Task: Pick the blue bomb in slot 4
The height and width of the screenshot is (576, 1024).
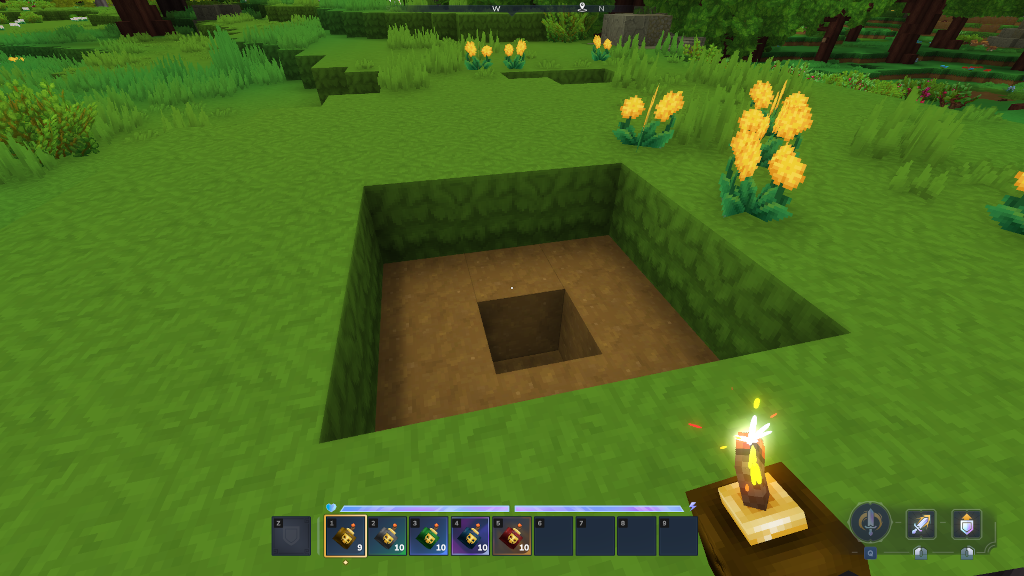Action: point(470,536)
